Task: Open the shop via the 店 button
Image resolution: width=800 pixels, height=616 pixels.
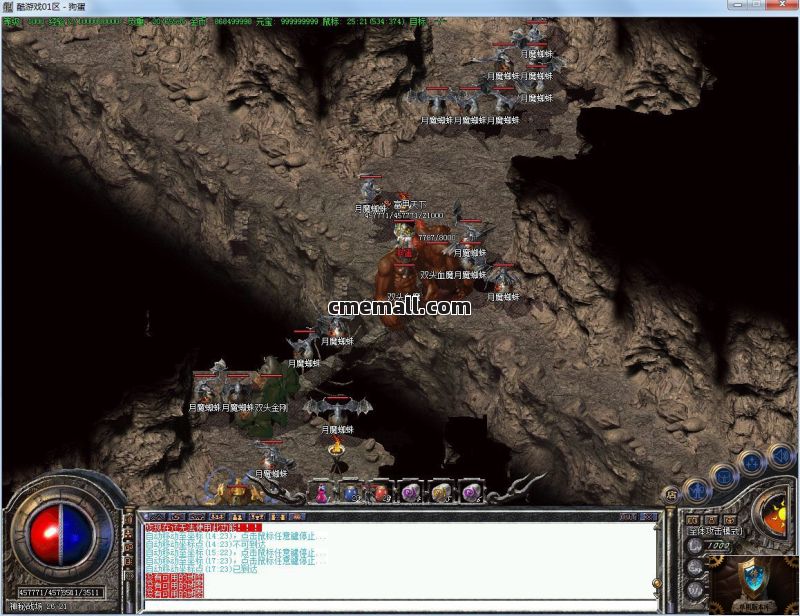Action: (670, 494)
